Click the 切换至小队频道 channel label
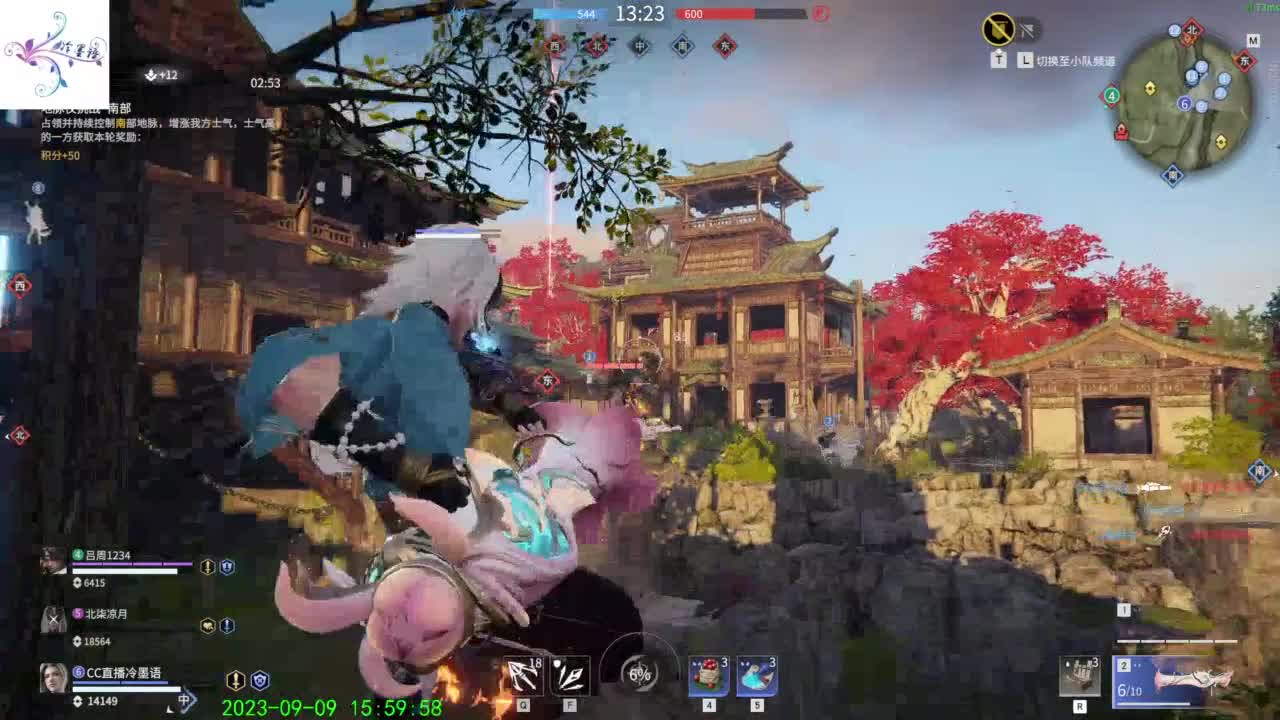This screenshot has height=720, width=1280. pyautogui.click(x=1077, y=61)
